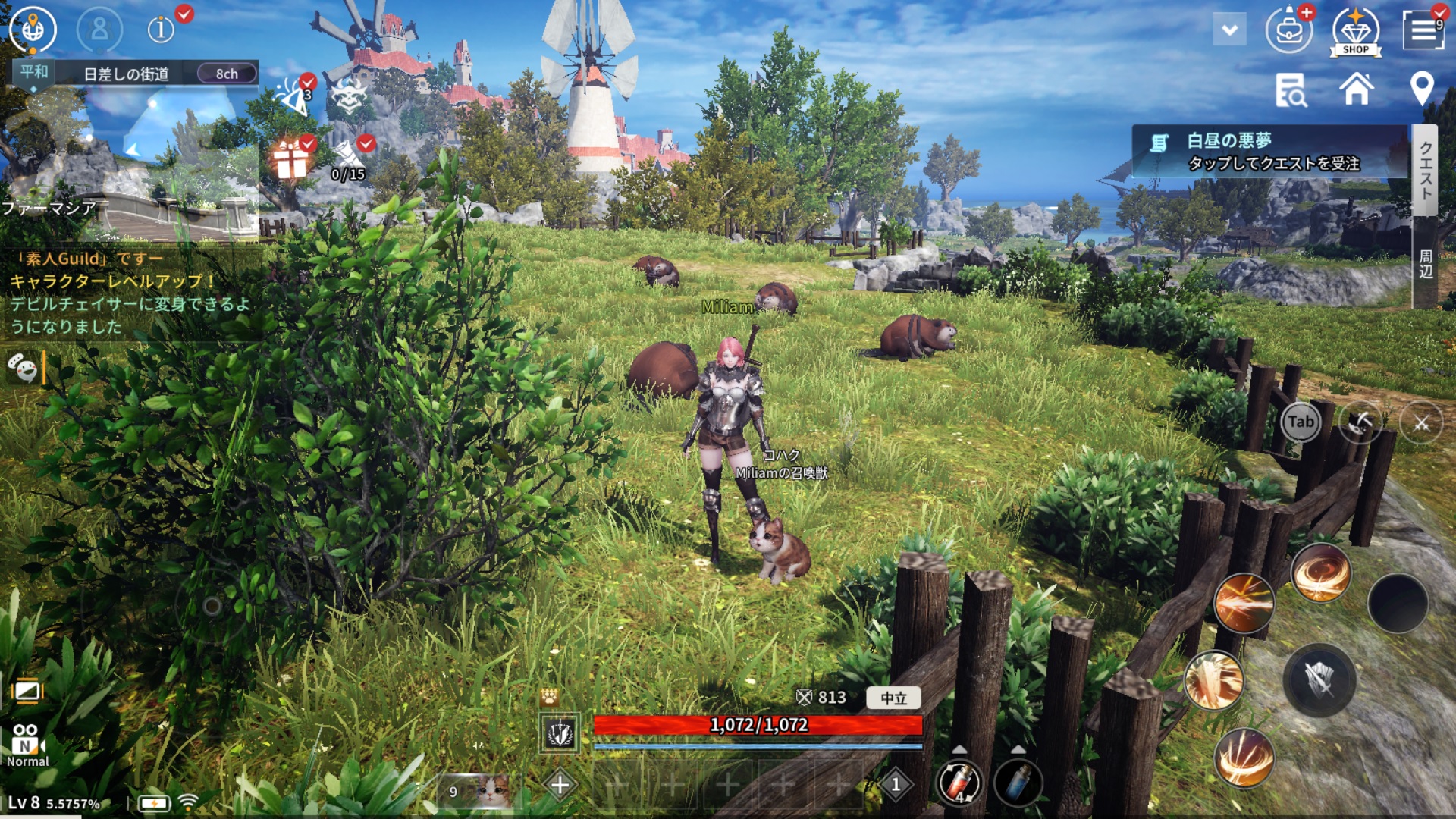Viewport: 1456px width, 819px height.
Task: Open the gift box reward icon
Action: pyautogui.click(x=290, y=160)
